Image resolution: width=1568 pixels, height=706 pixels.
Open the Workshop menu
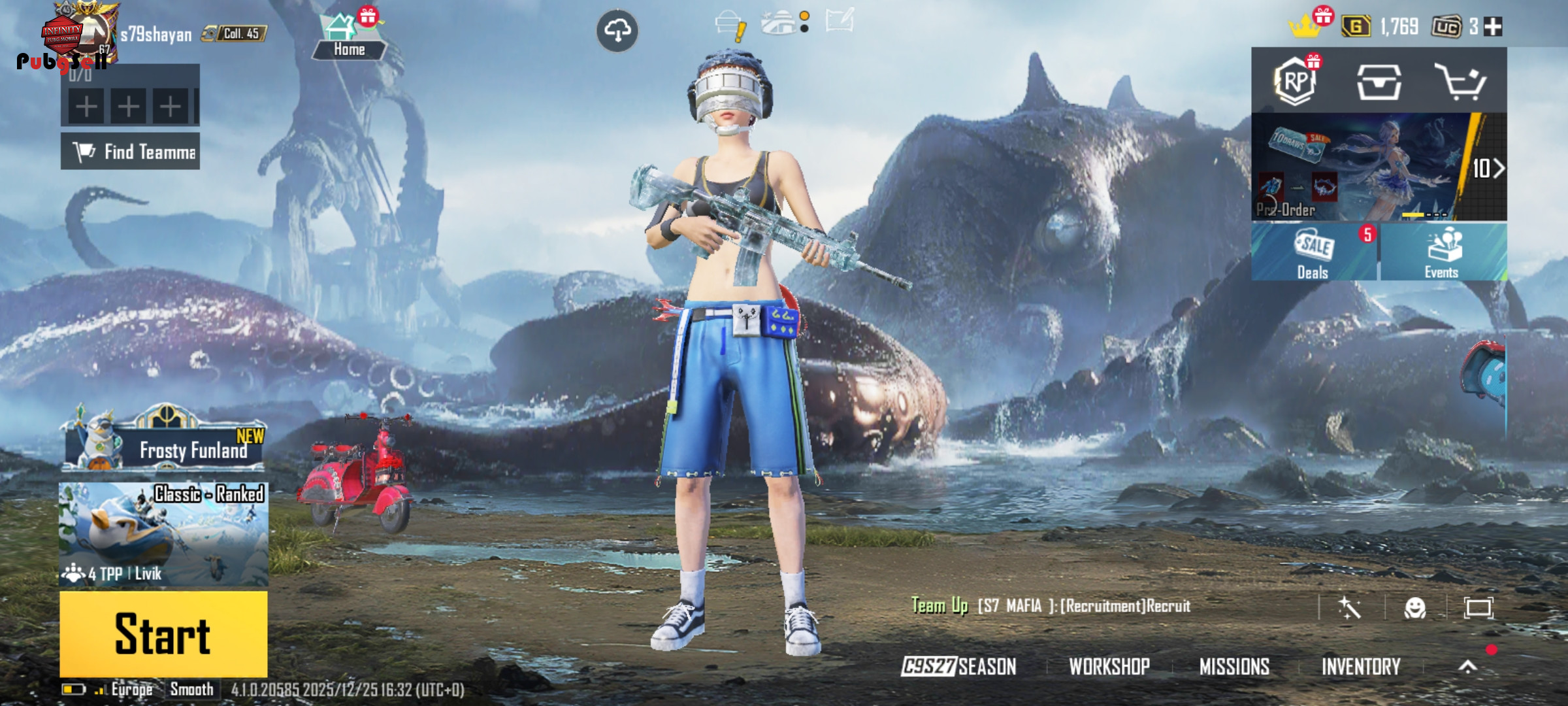click(x=1109, y=666)
